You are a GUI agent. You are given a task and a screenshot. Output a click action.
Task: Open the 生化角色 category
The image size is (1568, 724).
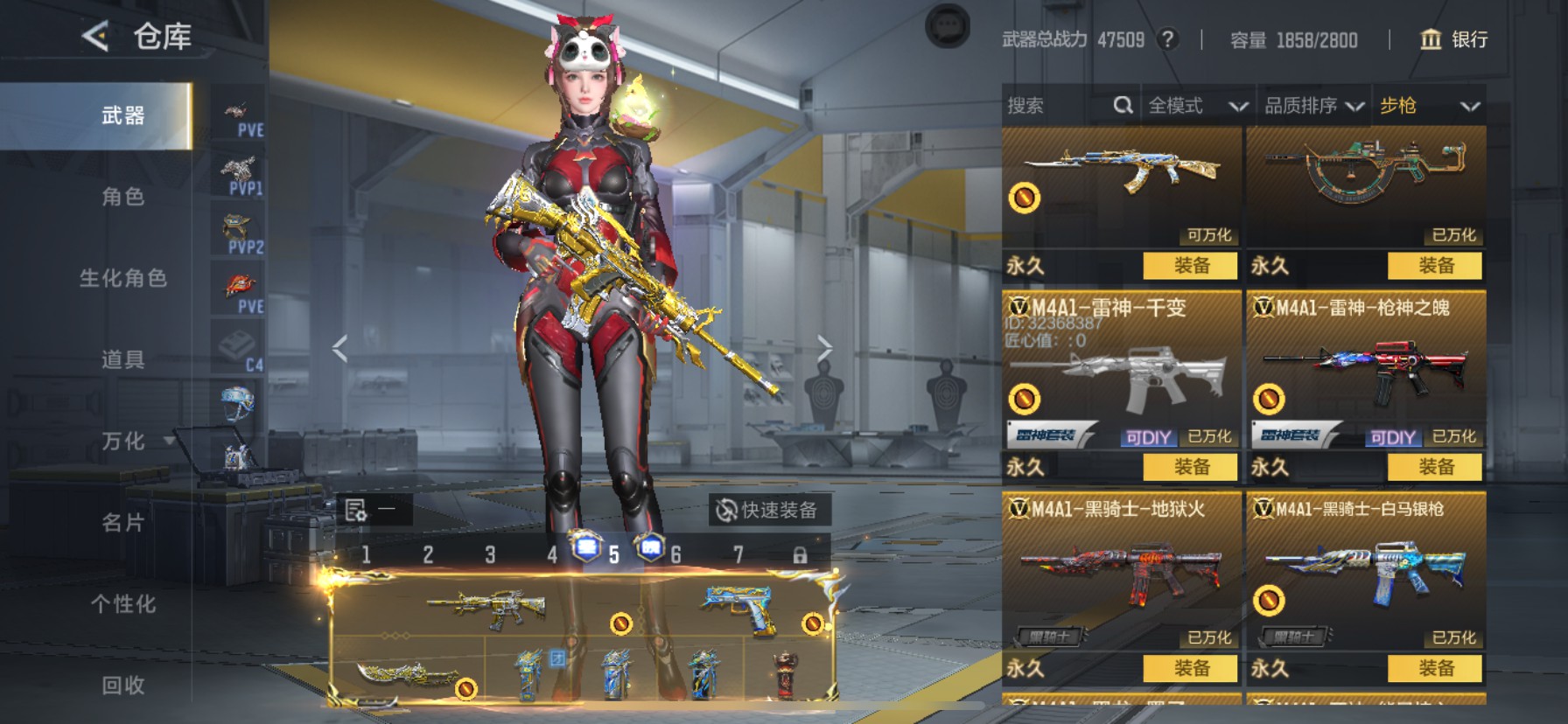122,278
